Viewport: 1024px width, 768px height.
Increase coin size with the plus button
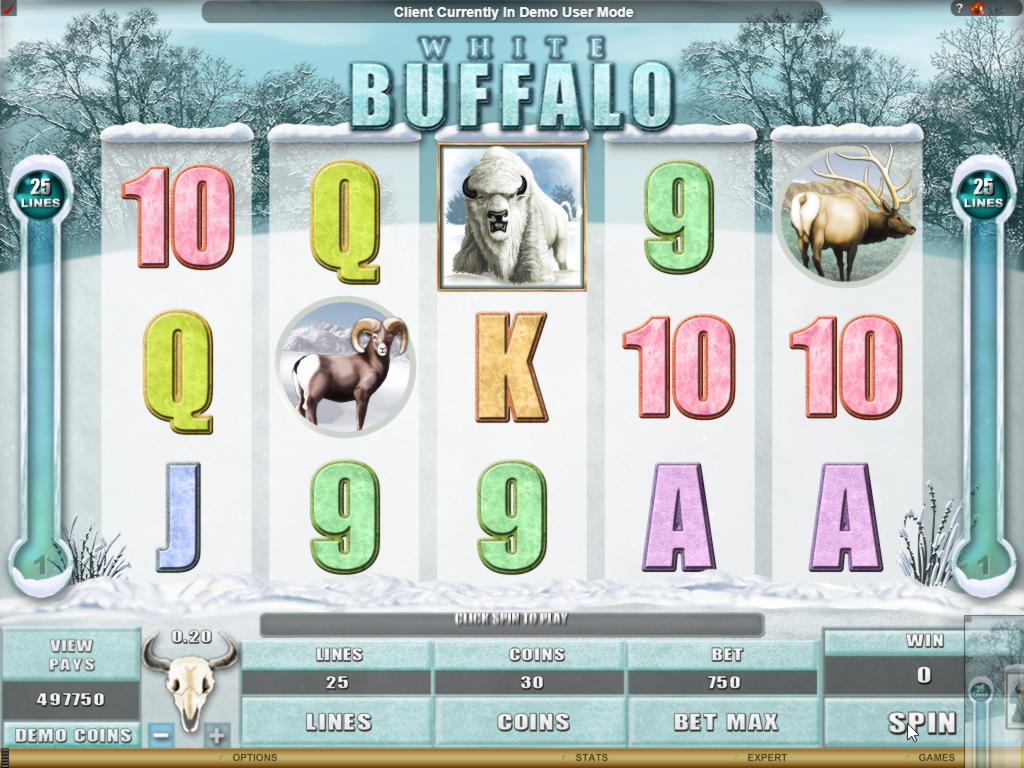point(217,735)
